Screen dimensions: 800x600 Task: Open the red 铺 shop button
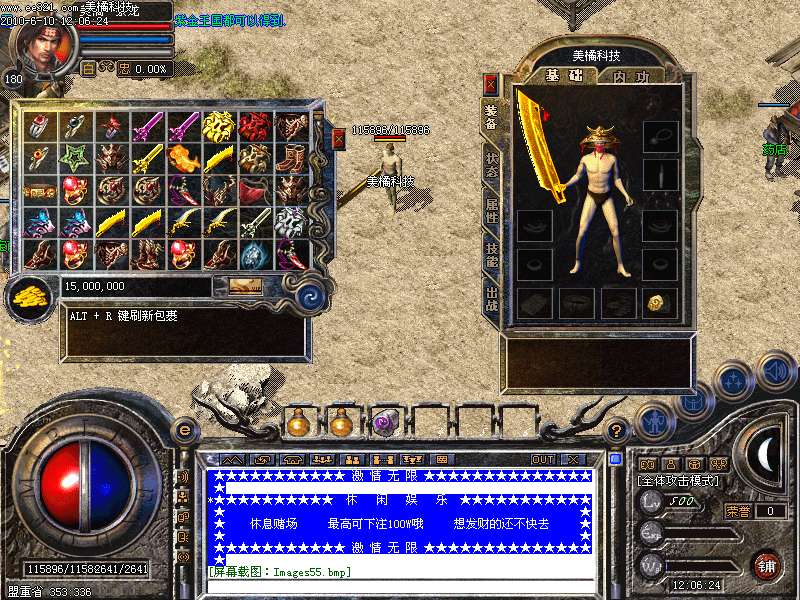click(767, 563)
